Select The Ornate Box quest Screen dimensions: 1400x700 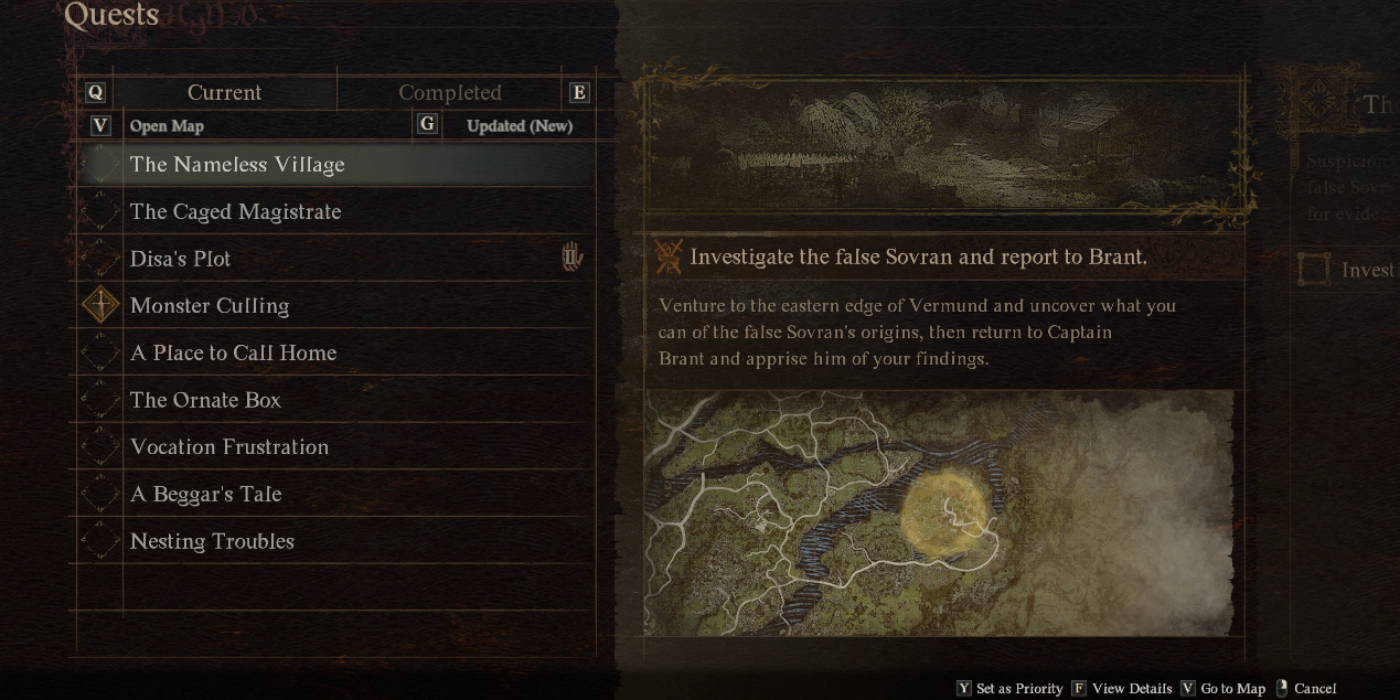205,400
